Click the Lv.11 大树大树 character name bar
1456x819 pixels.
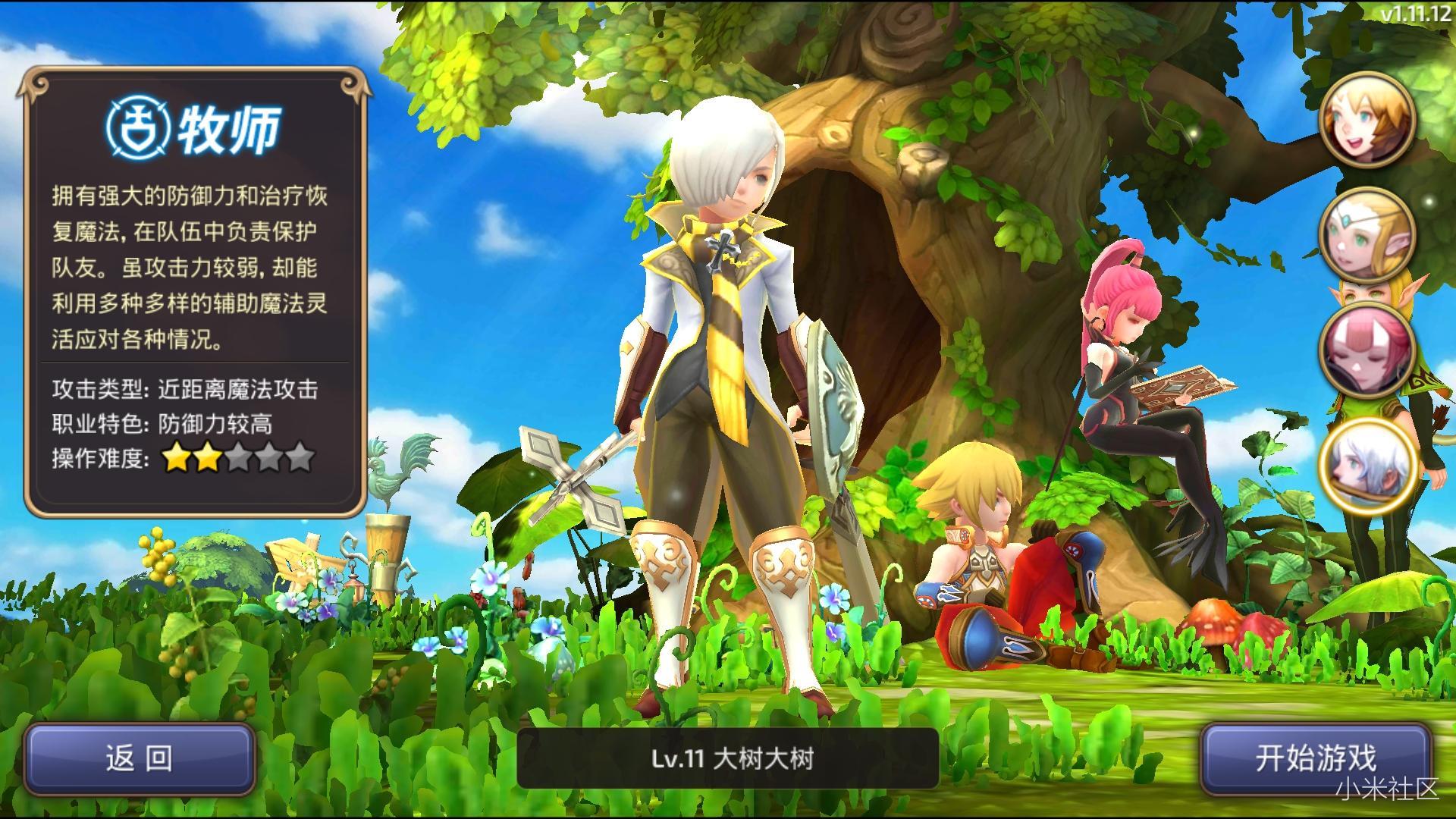[x=728, y=758]
